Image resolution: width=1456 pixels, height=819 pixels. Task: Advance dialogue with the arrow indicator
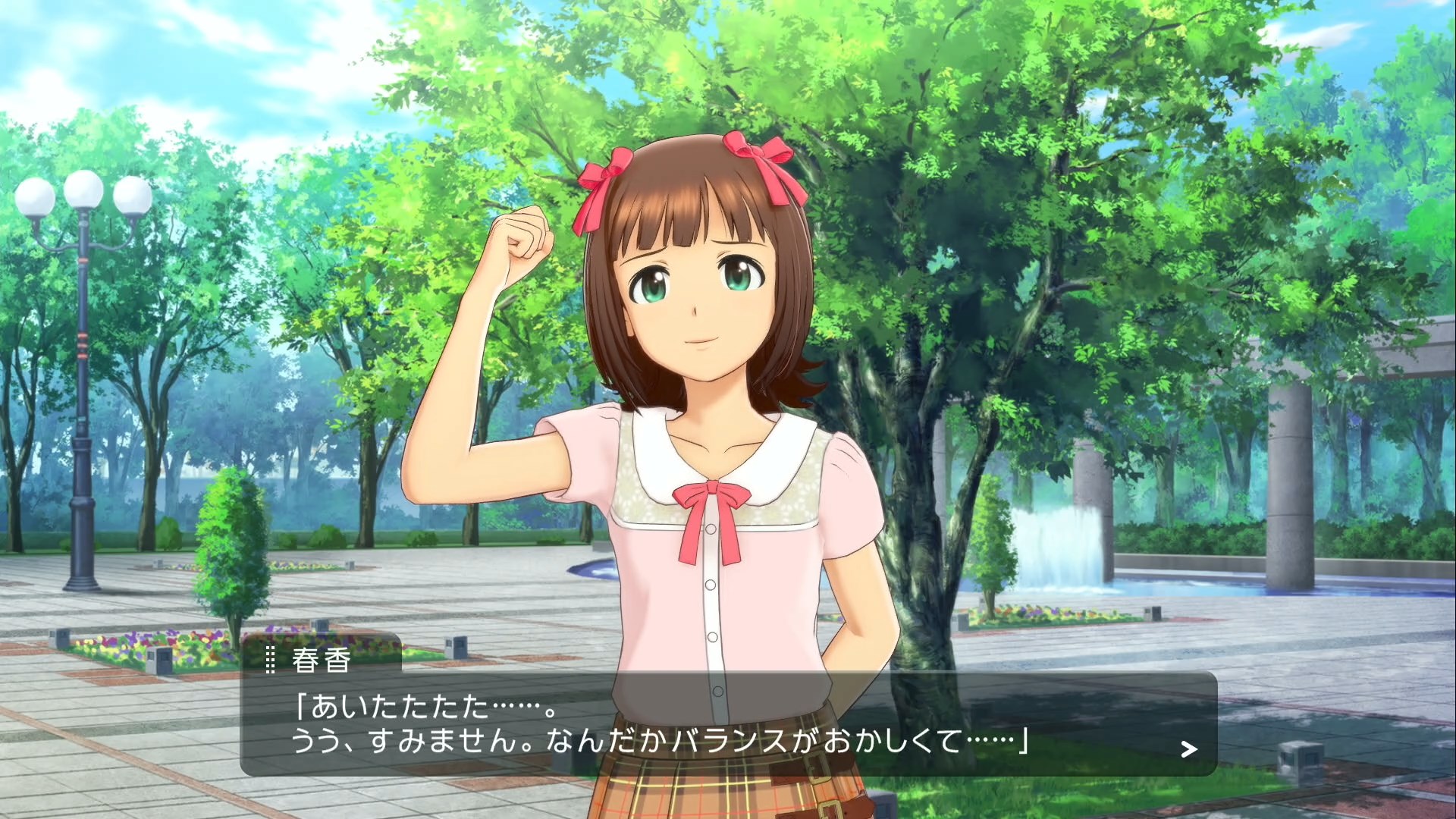click(x=1188, y=749)
